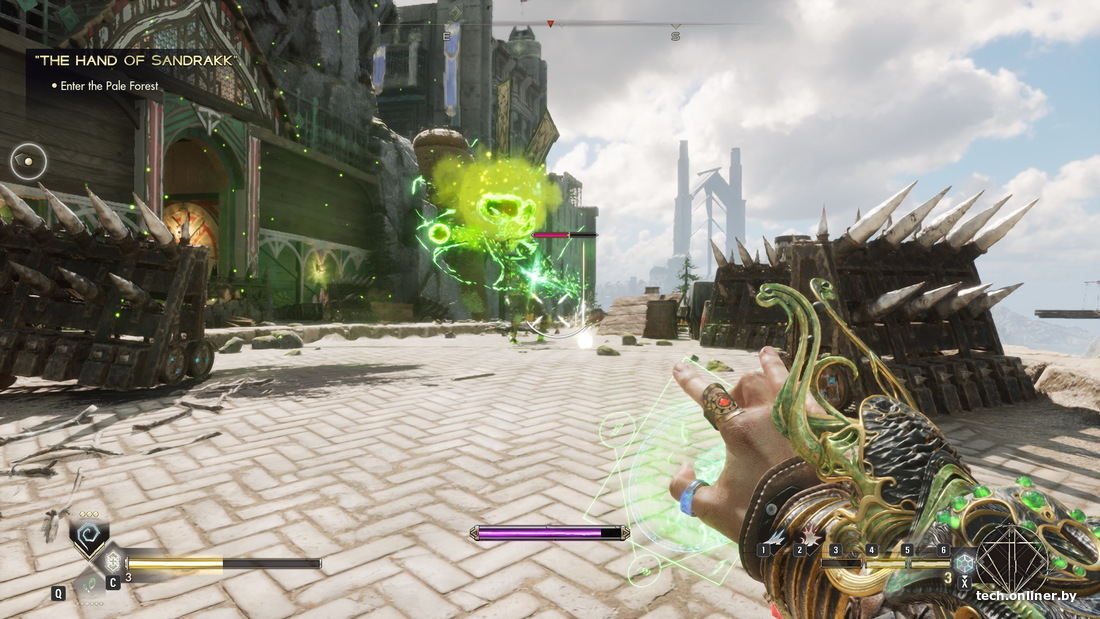Click the red objective marker on the compass
This screenshot has width=1100, height=619.
coord(550,22)
